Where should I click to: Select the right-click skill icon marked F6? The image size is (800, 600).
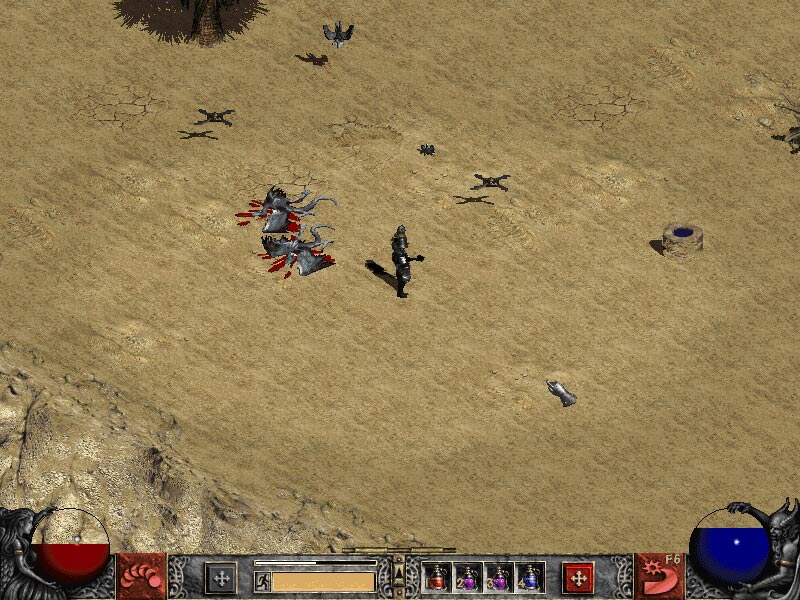(x=662, y=577)
